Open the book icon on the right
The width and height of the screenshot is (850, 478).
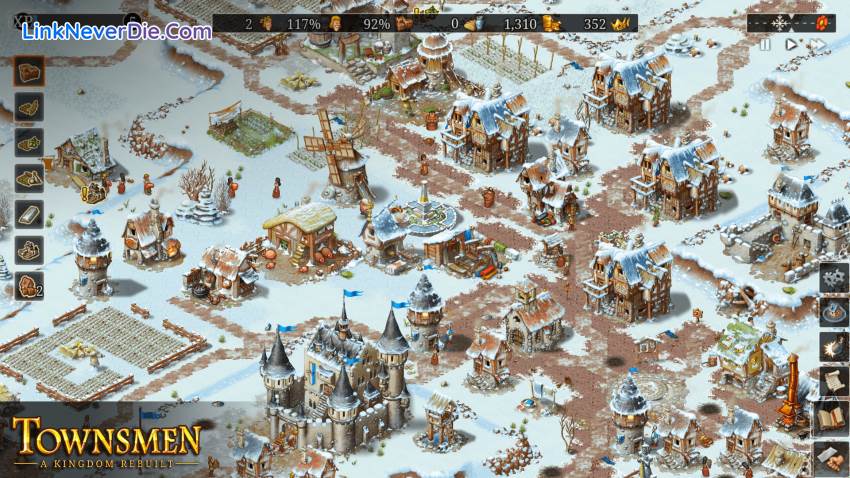click(x=833, y=416)
